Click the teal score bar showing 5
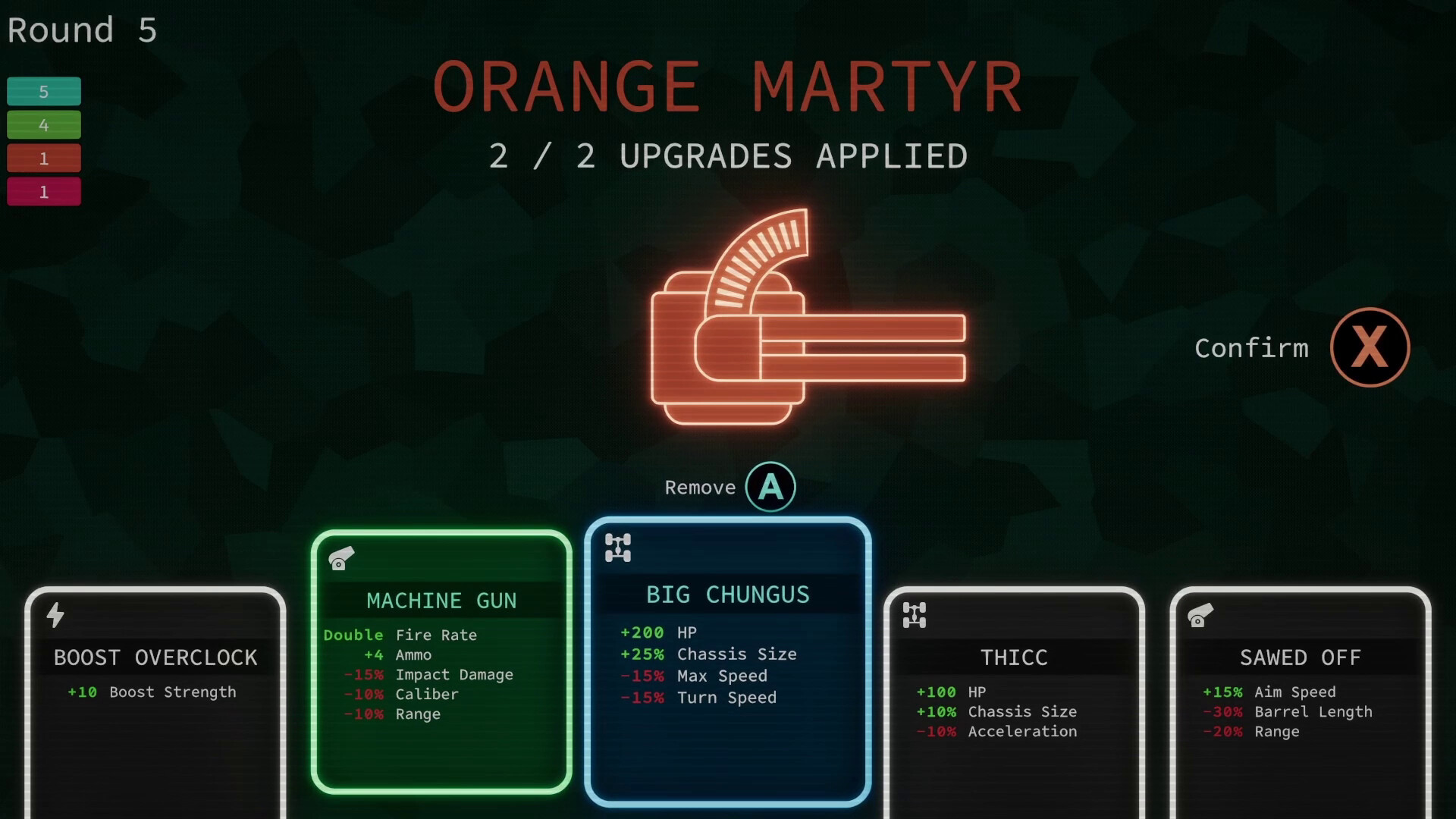The height and width of the screenshot is (819, 1456). 43,91
